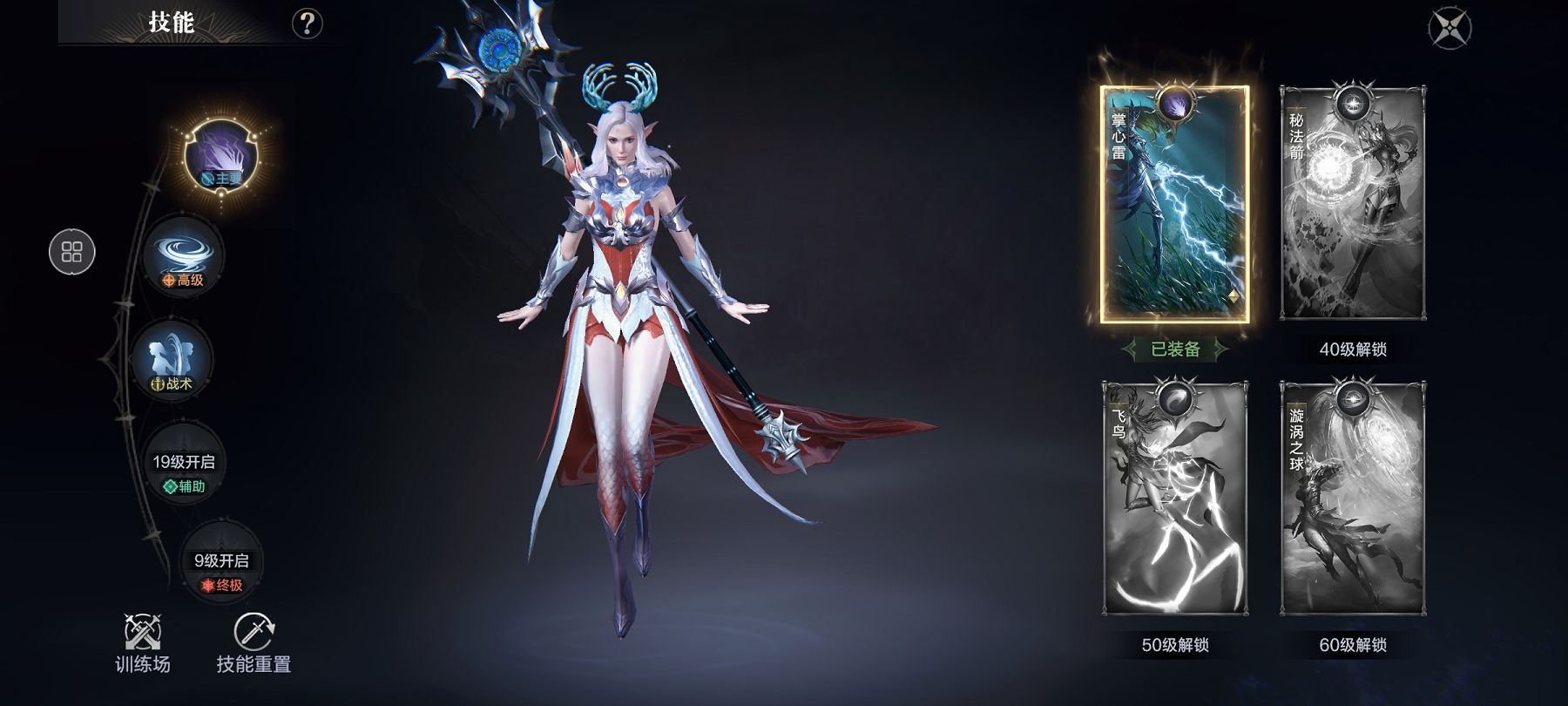Select the locked 终极 ultimate slot
This screenshot has width=1568, height=706.
click(220, 570)
